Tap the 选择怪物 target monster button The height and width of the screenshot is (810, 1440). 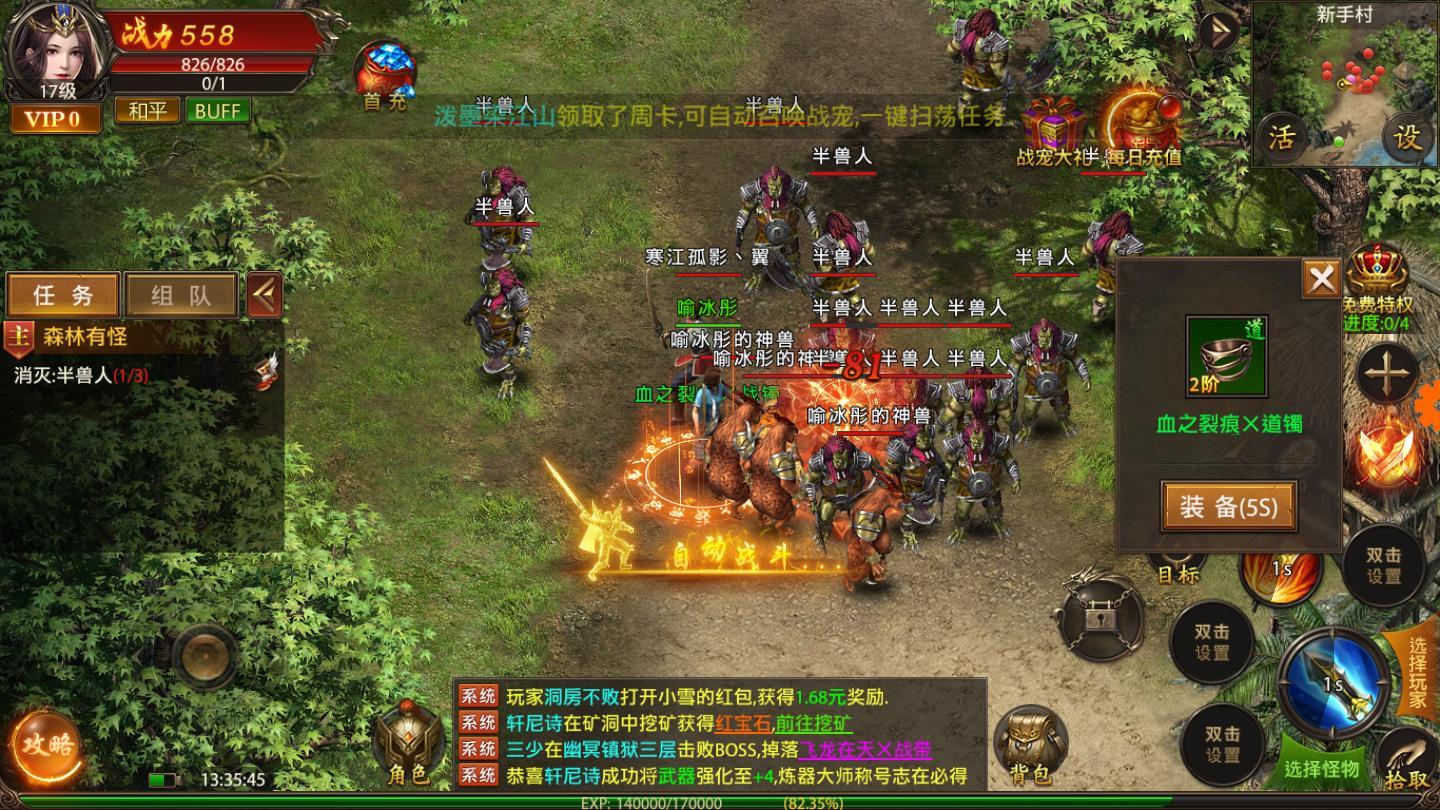(x=1320, y=768)
